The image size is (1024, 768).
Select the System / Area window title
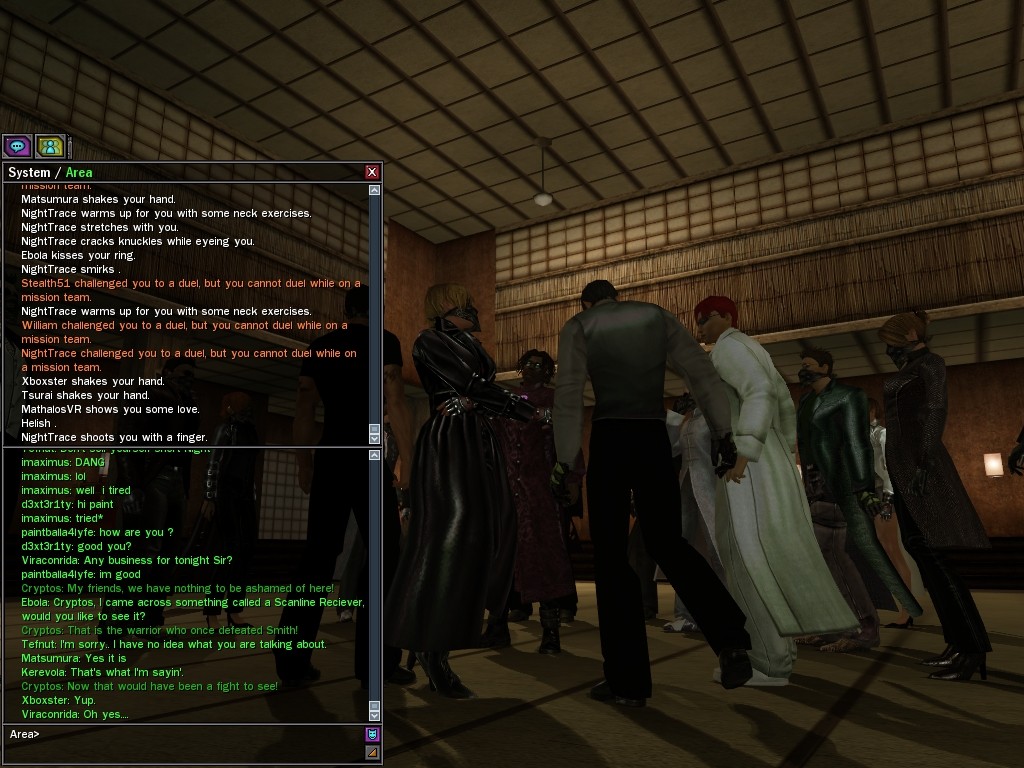point(50,172)
